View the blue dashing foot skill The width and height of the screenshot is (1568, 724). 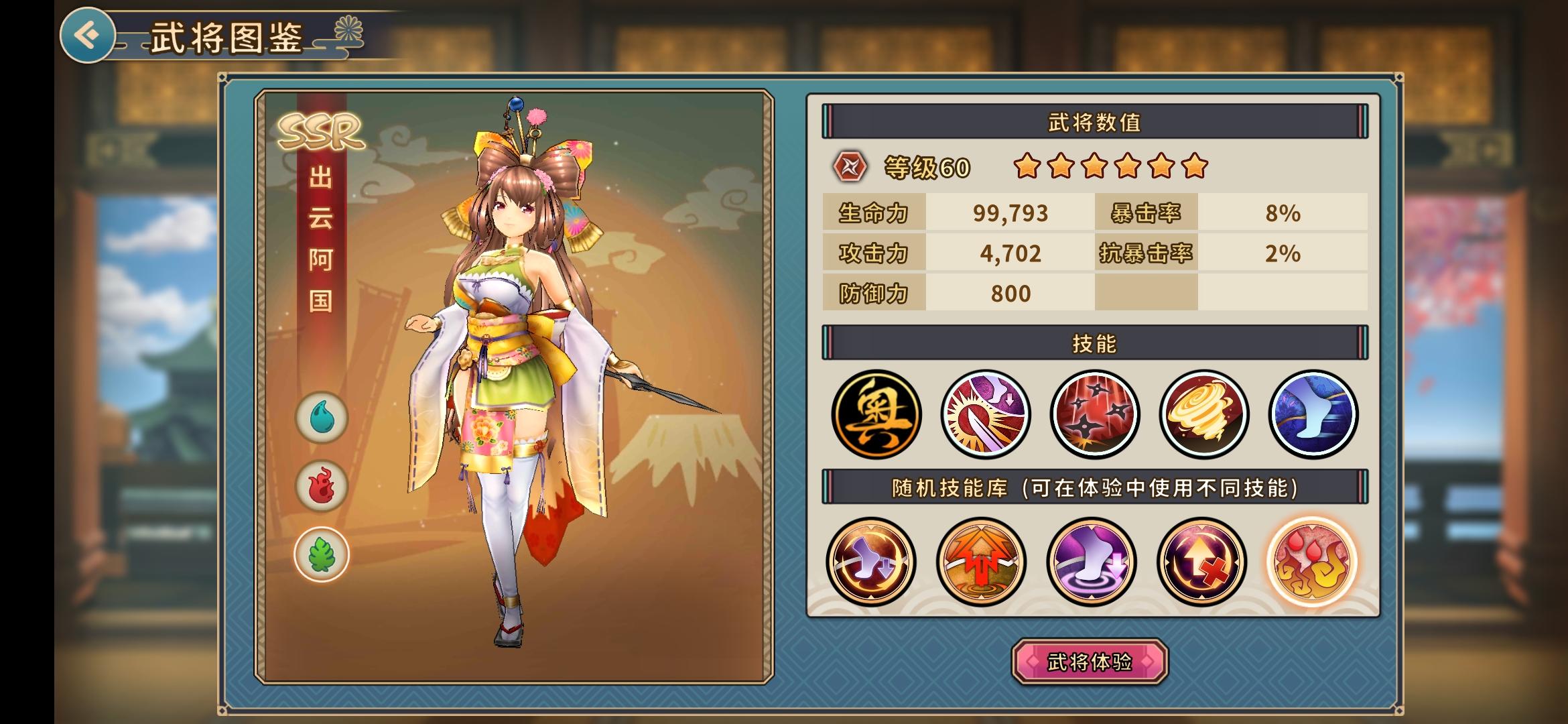click(1313, 414)
